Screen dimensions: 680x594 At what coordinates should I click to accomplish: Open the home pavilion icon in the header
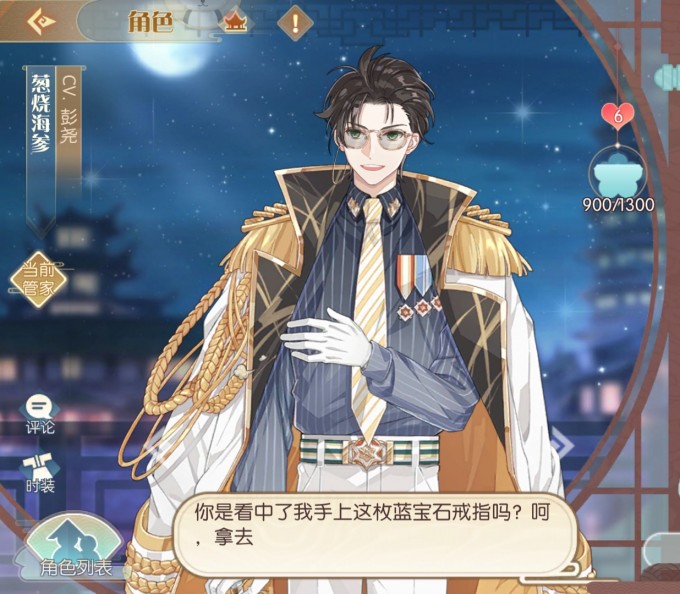pos(235,21)
